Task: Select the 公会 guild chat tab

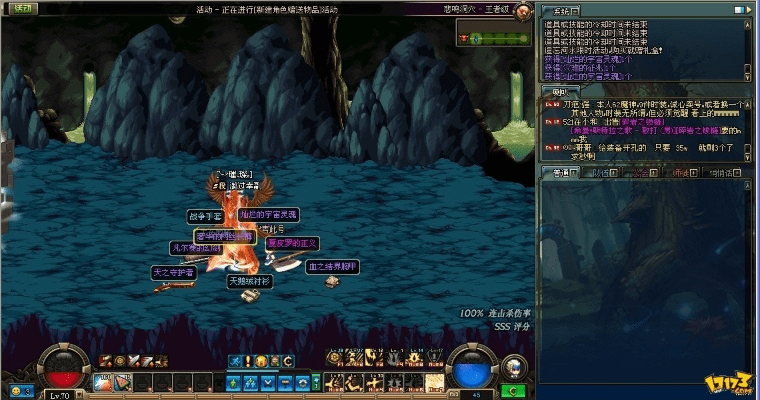Action: (x=640, y=173)
